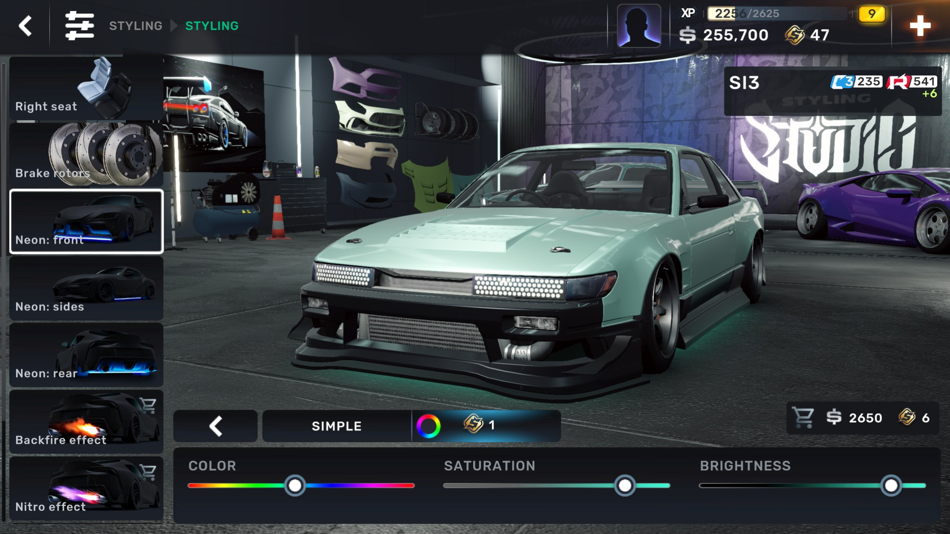
Task: Click the COLOR hue slider handle
Action: pyautogui.click(x=295, y=486)
